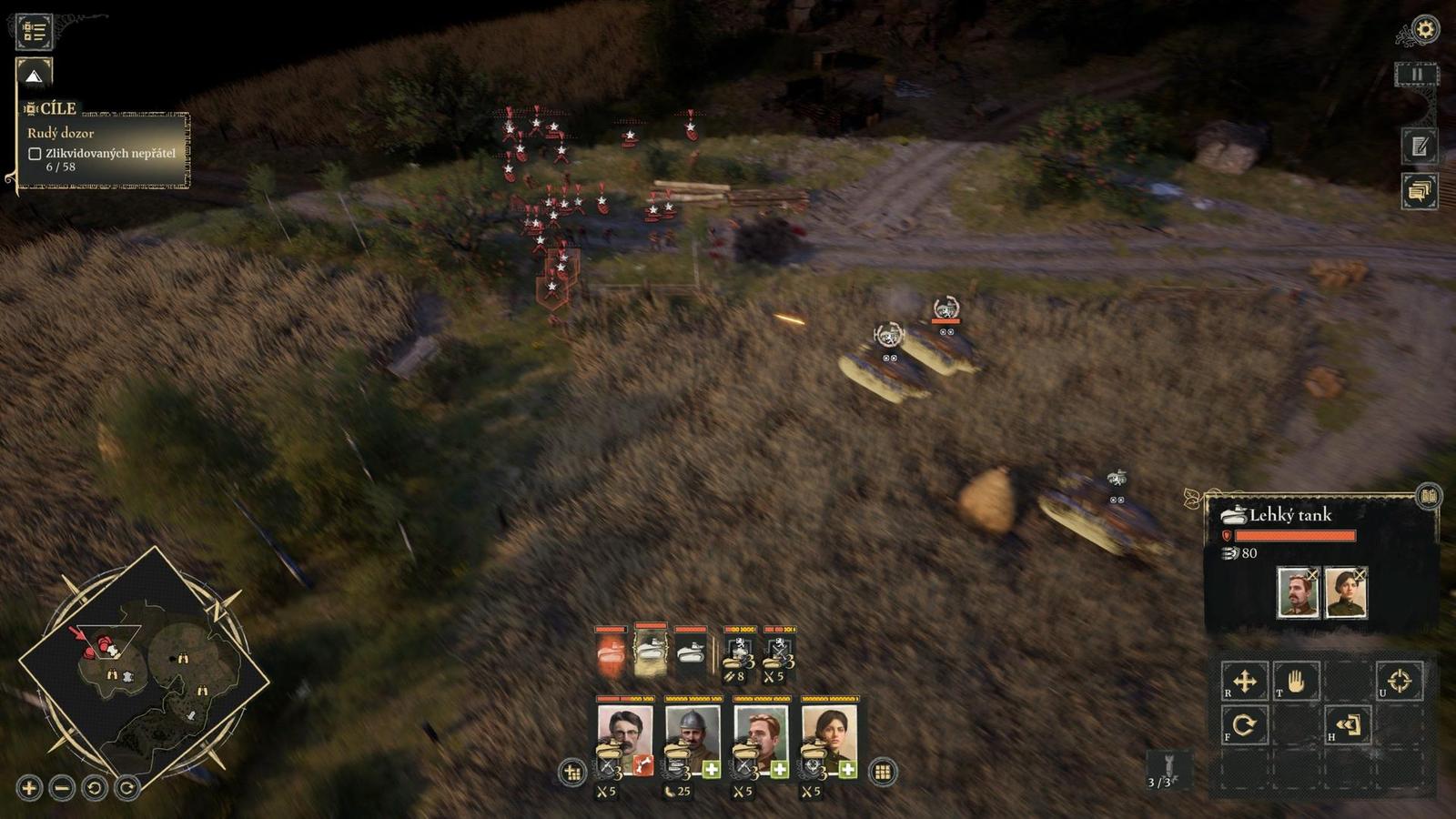Rotate camera clockwise button
This screenshot has width=1456, height=819.
point(127,787)
